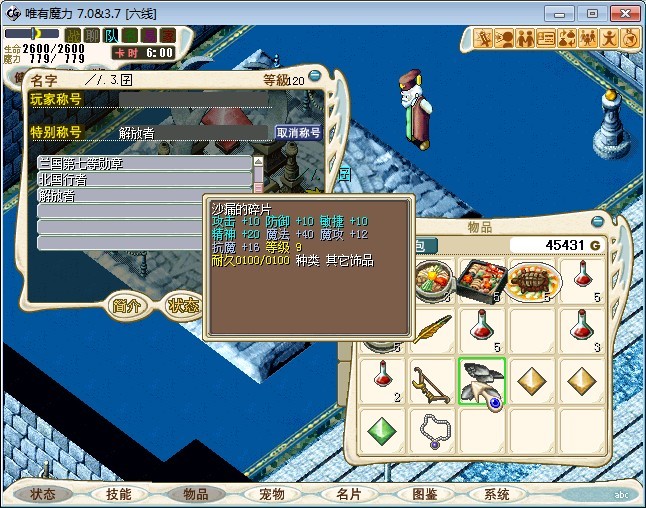Select the pearl necklace item

click(x=433, y=429)
